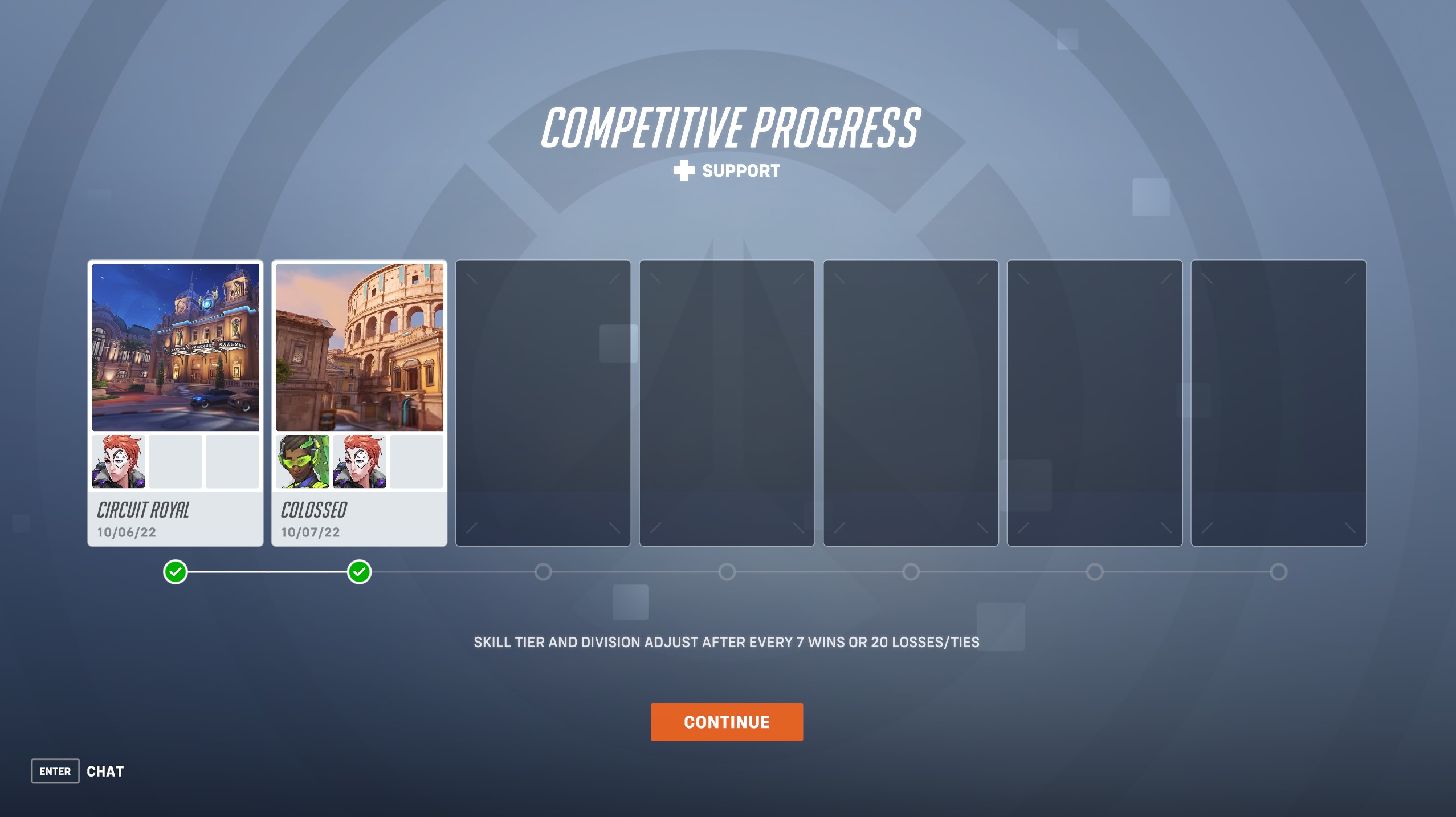
Task: Click the Circuit Royal map thumbnail
Action: (x=176, y=348)
